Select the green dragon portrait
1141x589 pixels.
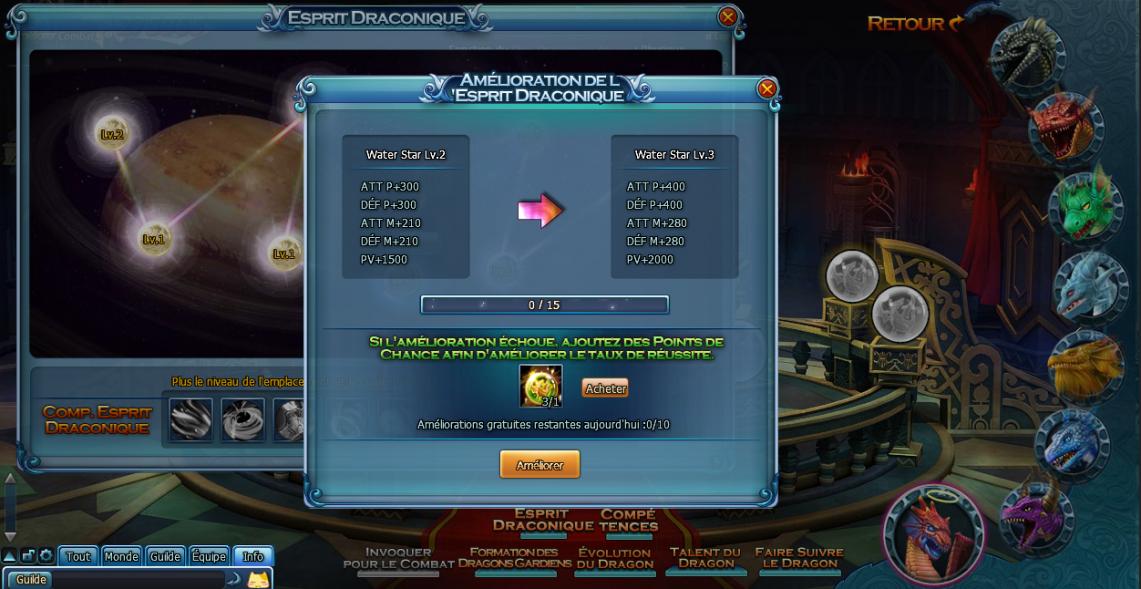1085,205
